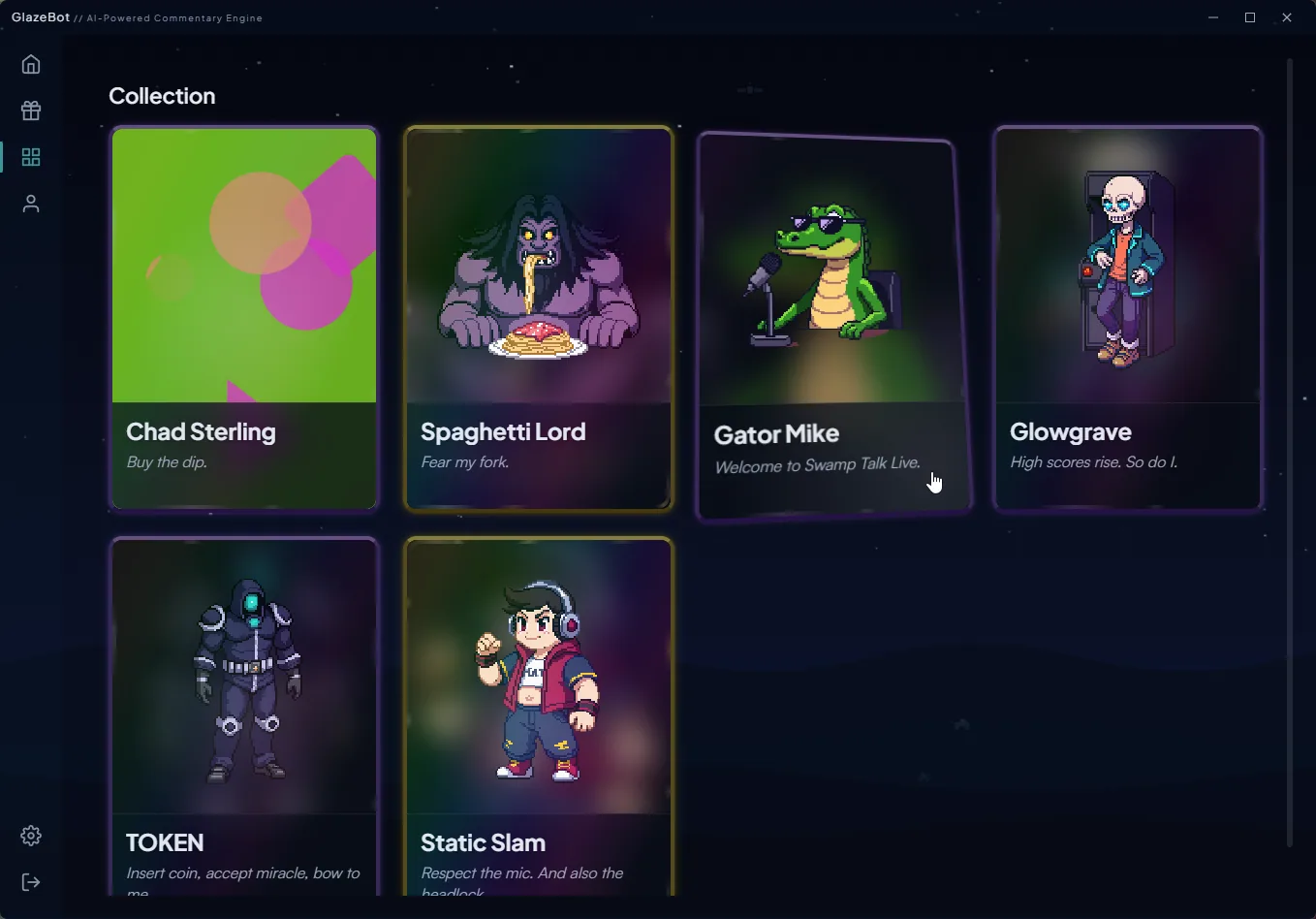Click the 'Welcome to Swamp Talk Live.' tagline
This screenshot has width=1316, height=919.
817,465
